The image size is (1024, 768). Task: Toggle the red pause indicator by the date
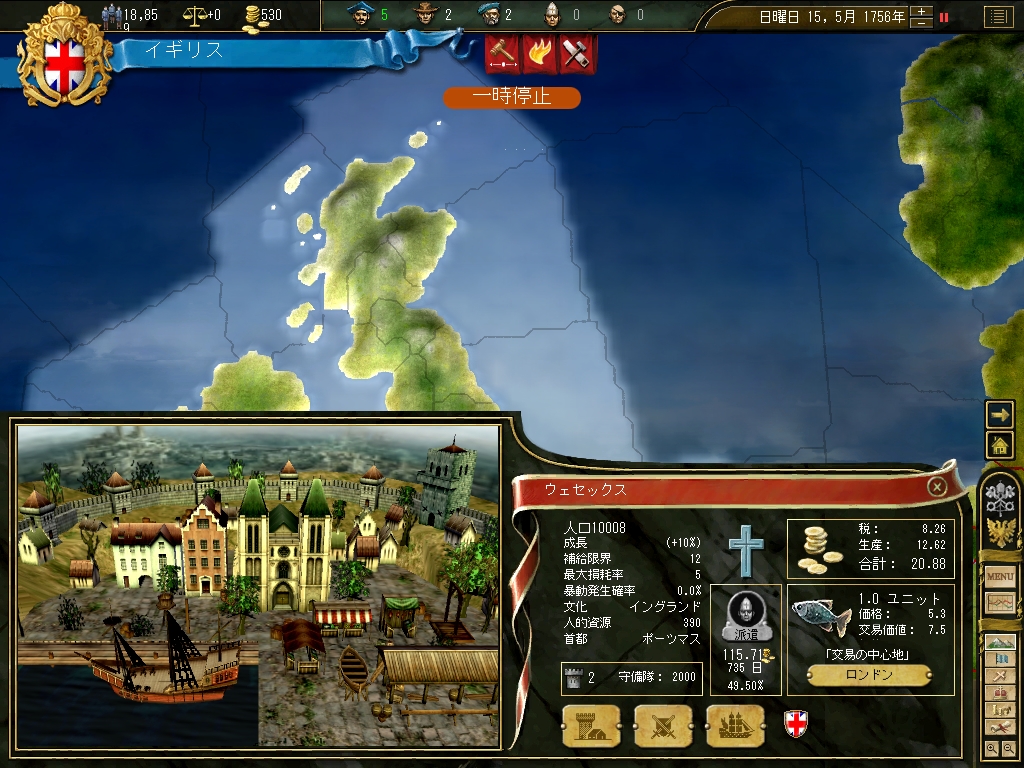click(943, 17)
